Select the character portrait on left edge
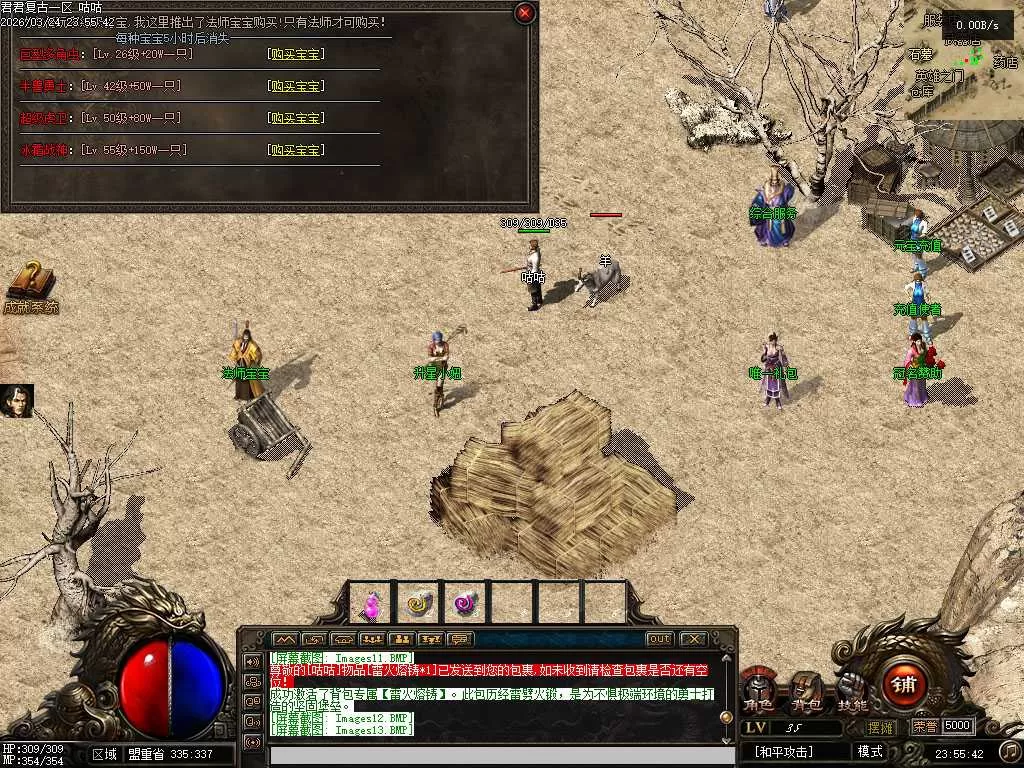Screen dimensions: 1024x768 click(17, 400)
